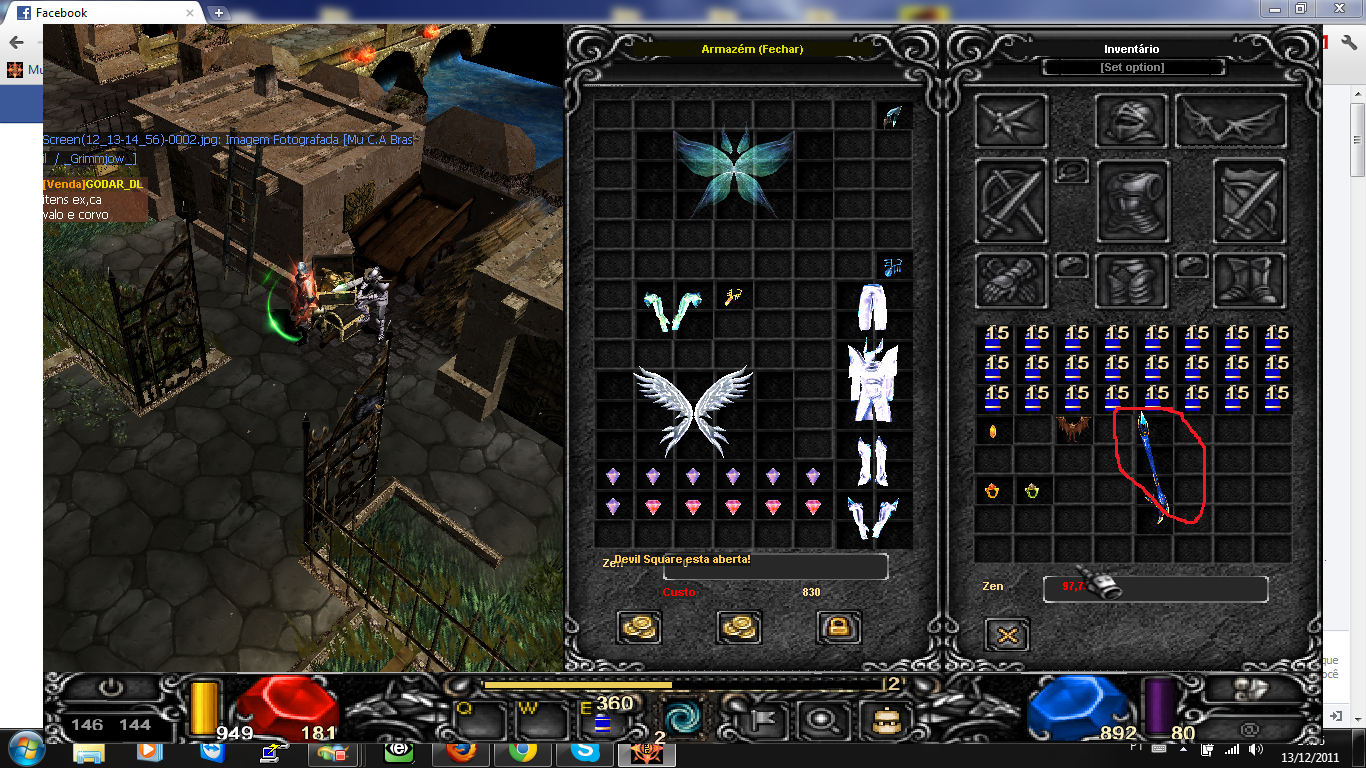The width and height of the screenshot is (1366, 768).
Task: Click the empty helmet equipment slot
Action: [x=1131, y=121]
